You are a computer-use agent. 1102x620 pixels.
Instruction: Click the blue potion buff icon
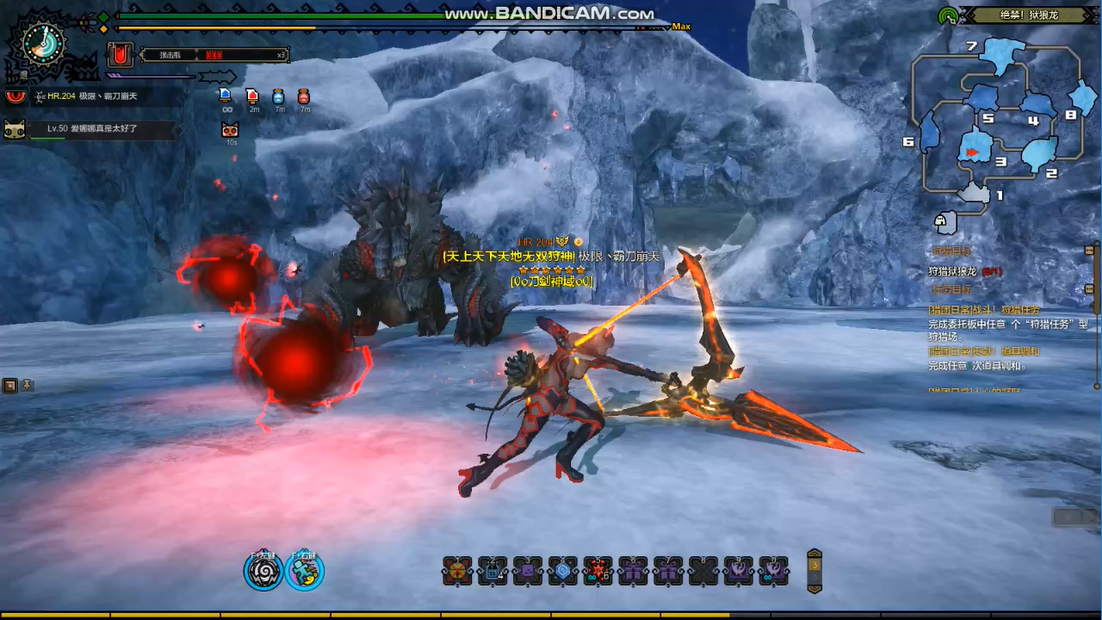pyautogui.click(x=278, y=96)
